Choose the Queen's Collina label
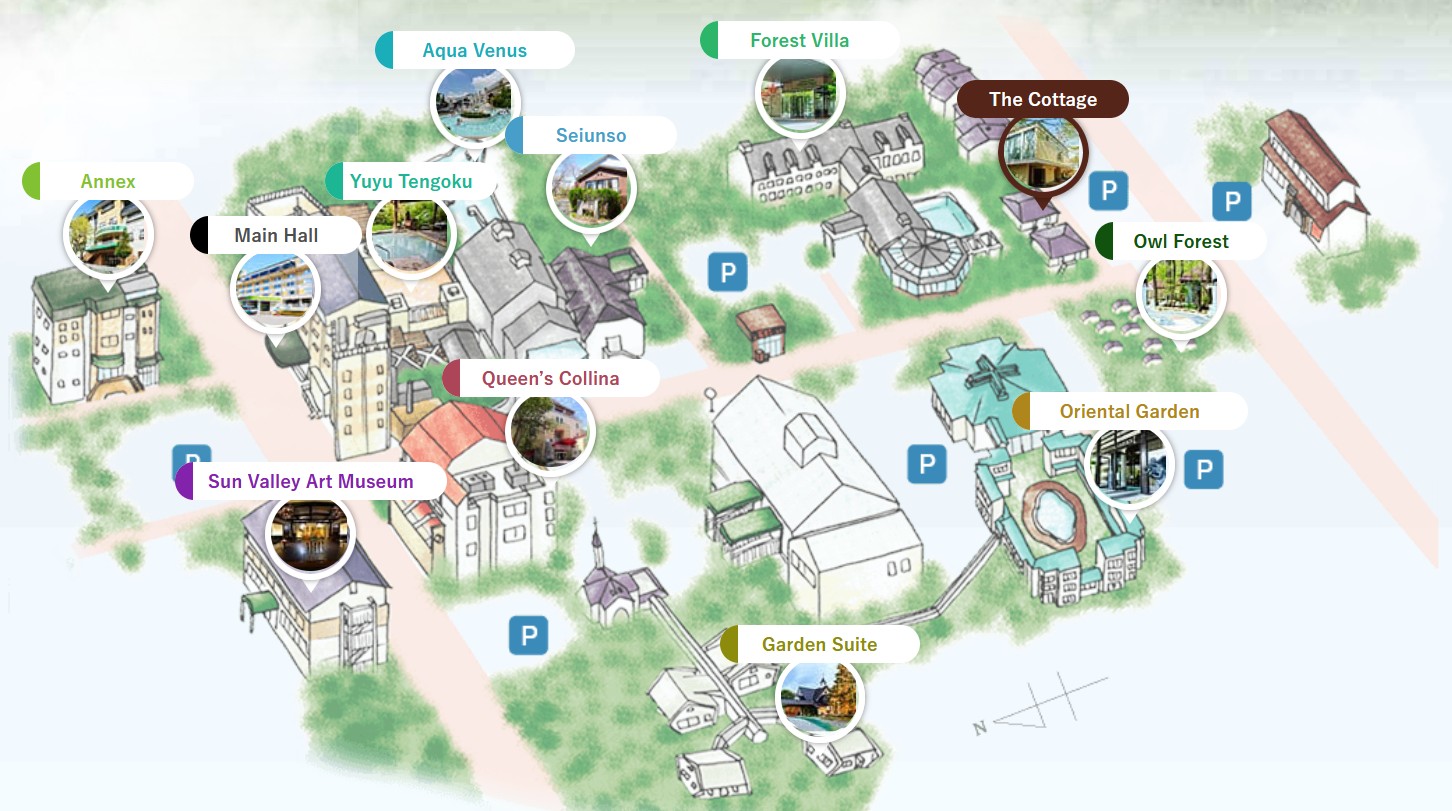 pyautogui.click(x=550, y=378)
